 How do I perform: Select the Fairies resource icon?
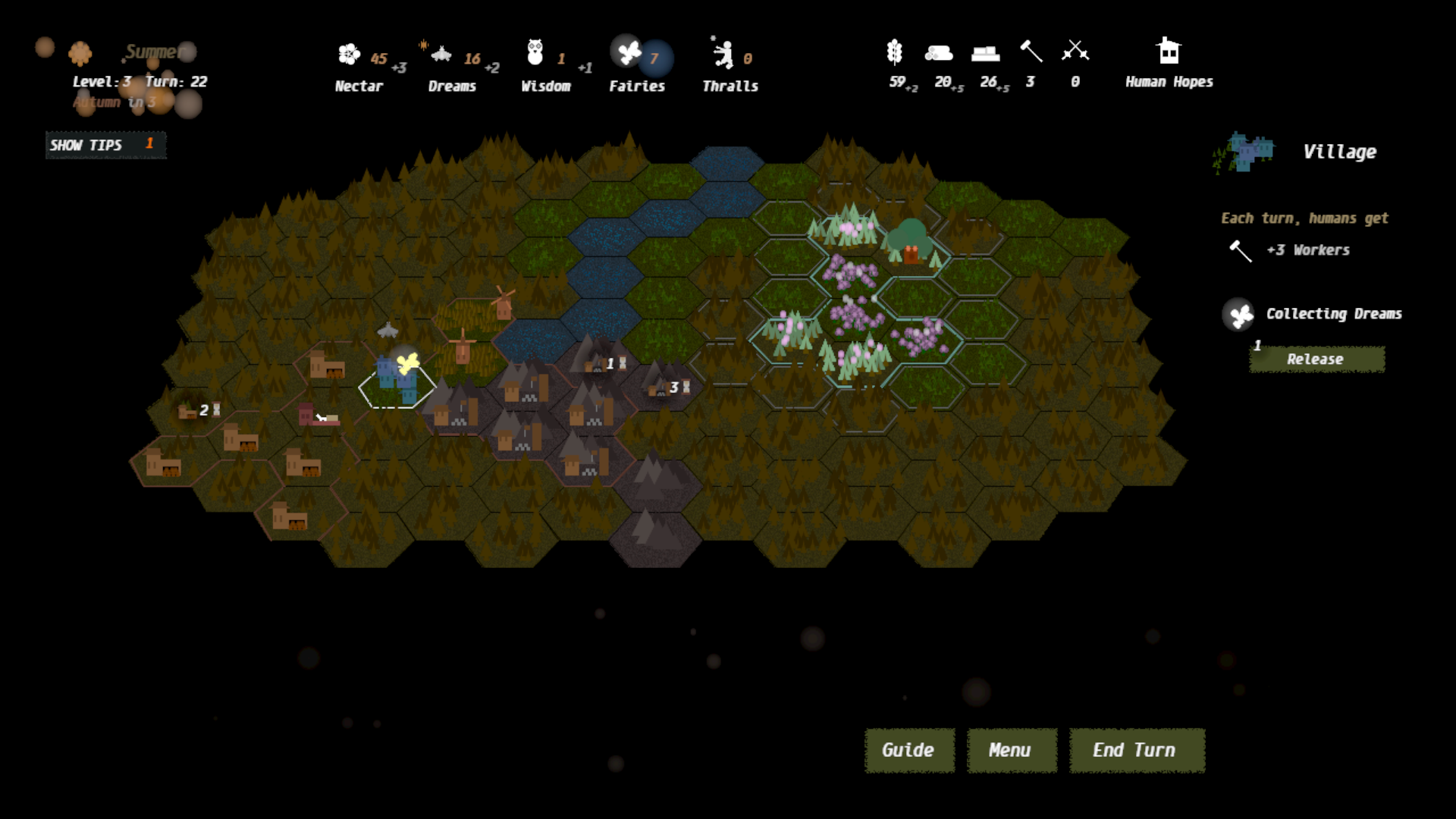(x=629, y=52)
